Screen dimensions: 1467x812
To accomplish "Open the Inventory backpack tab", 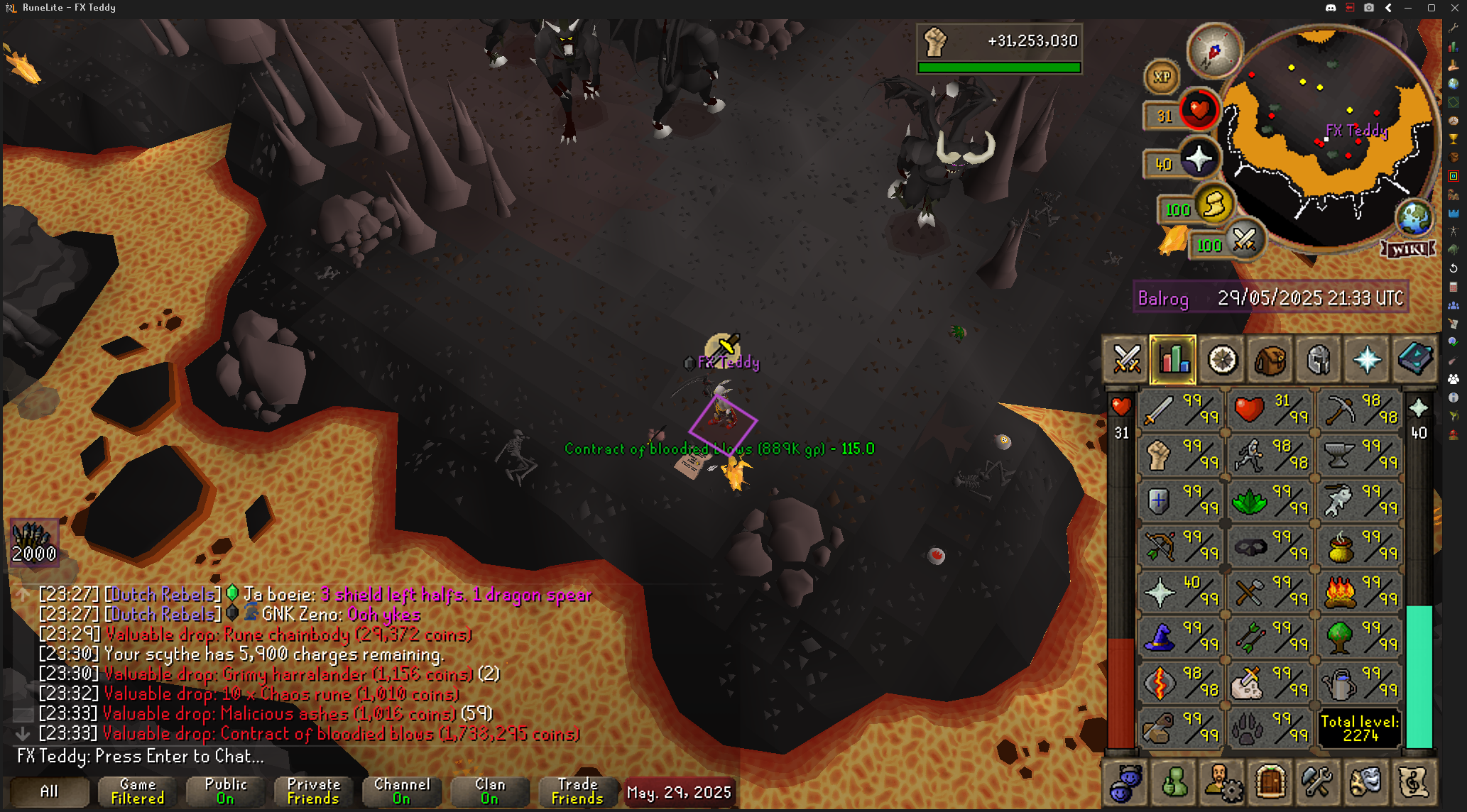I will coord(1270,359).
